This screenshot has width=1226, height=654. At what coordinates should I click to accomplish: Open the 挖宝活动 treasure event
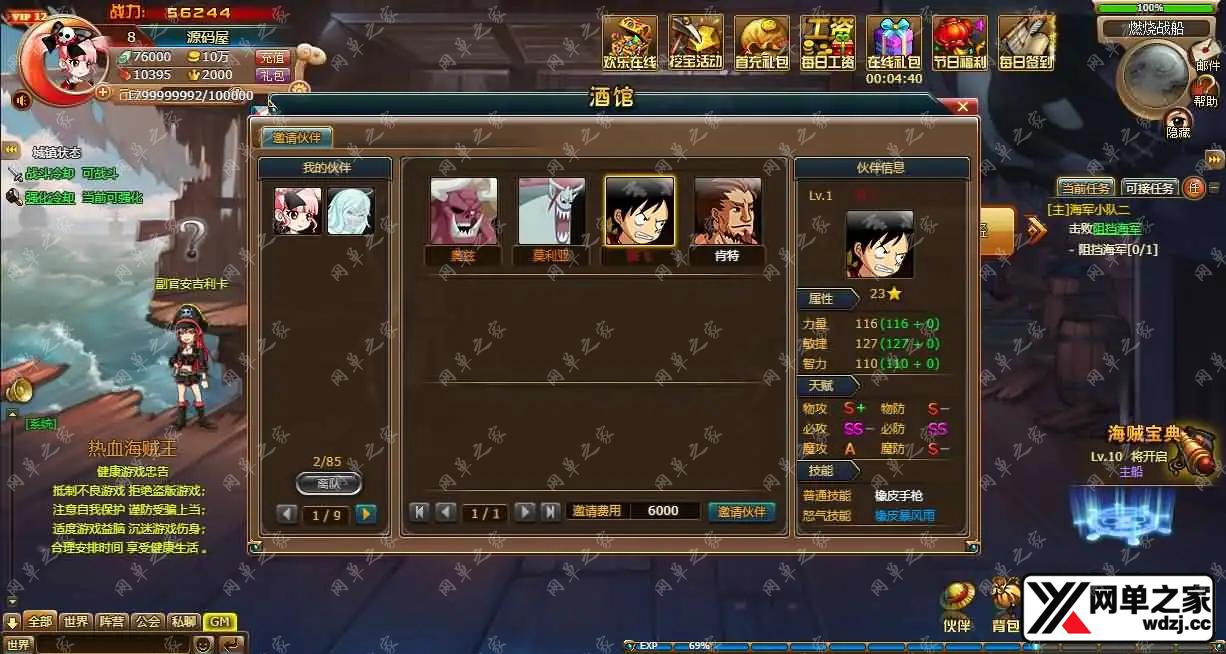coord(695,43)
